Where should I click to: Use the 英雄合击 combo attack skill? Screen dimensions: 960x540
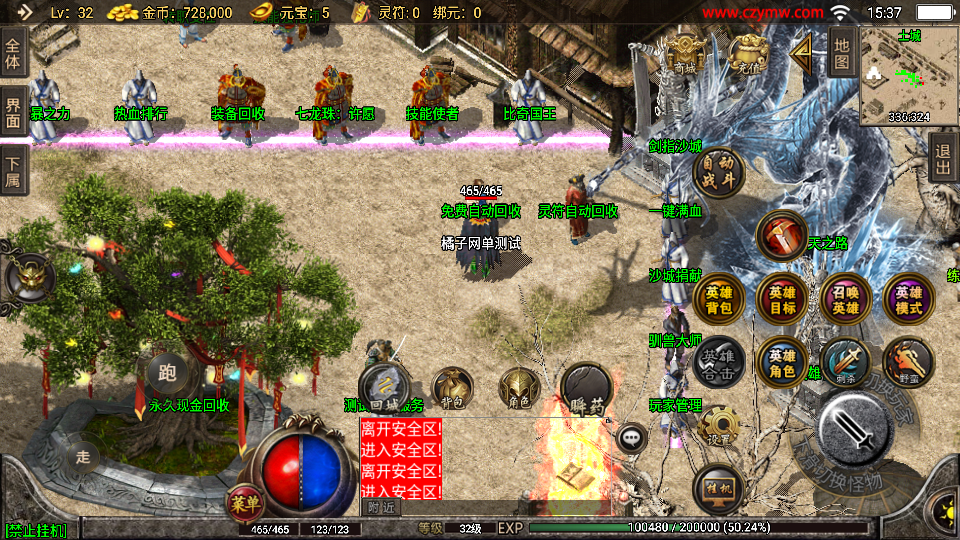[x=719, y=363]
